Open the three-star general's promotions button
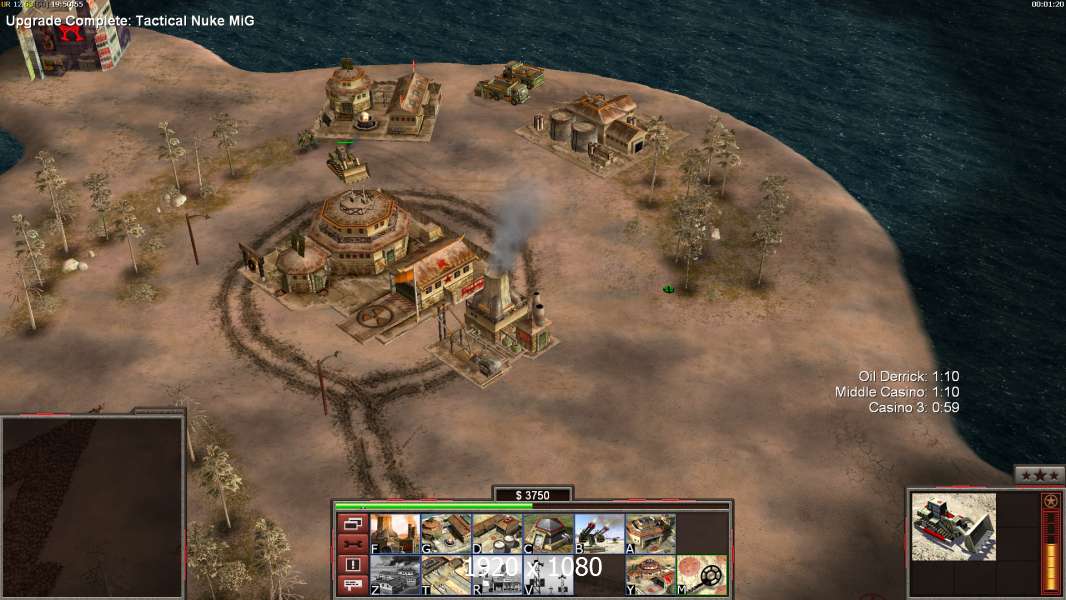This screenshot has width=1066, height=600. point(1039,475)
